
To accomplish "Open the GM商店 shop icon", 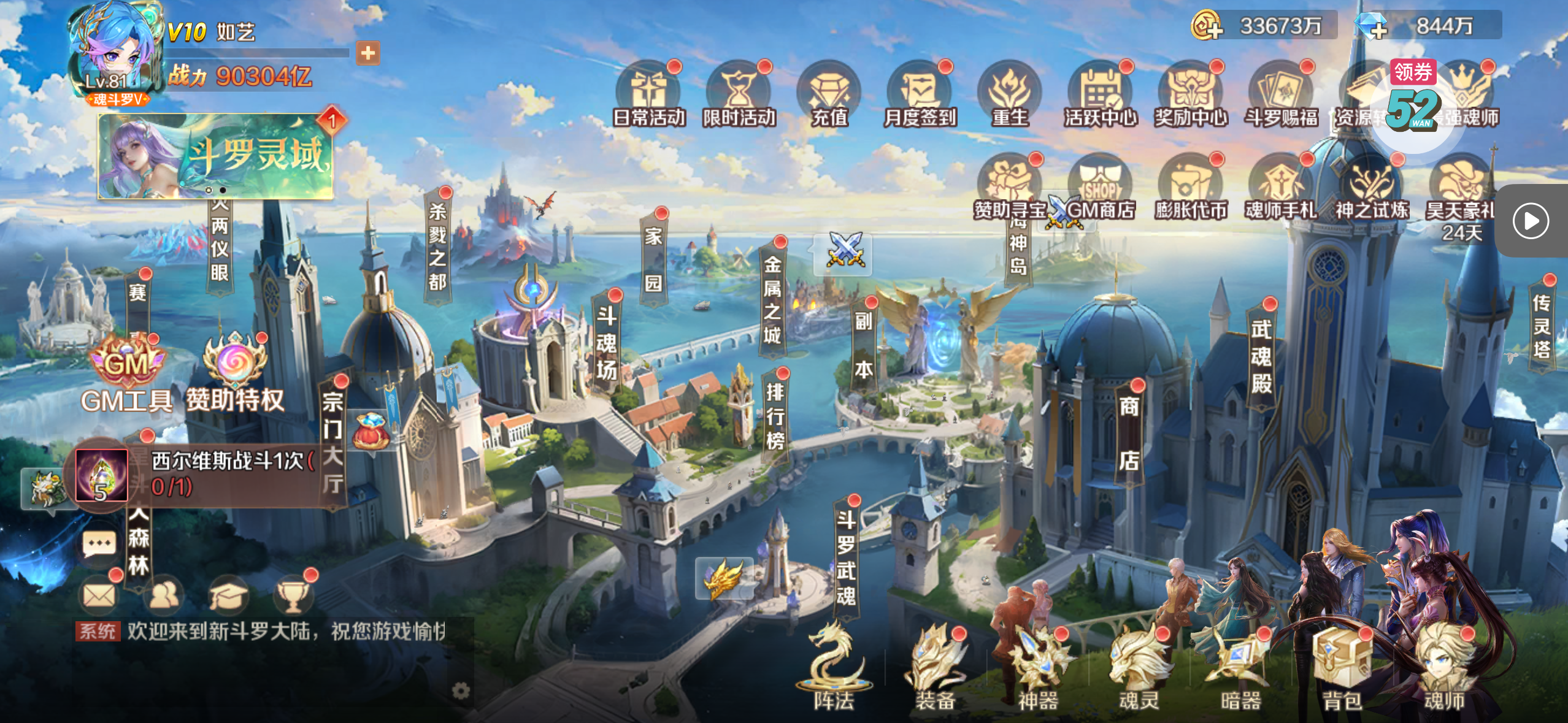I will coord(1100,187).
